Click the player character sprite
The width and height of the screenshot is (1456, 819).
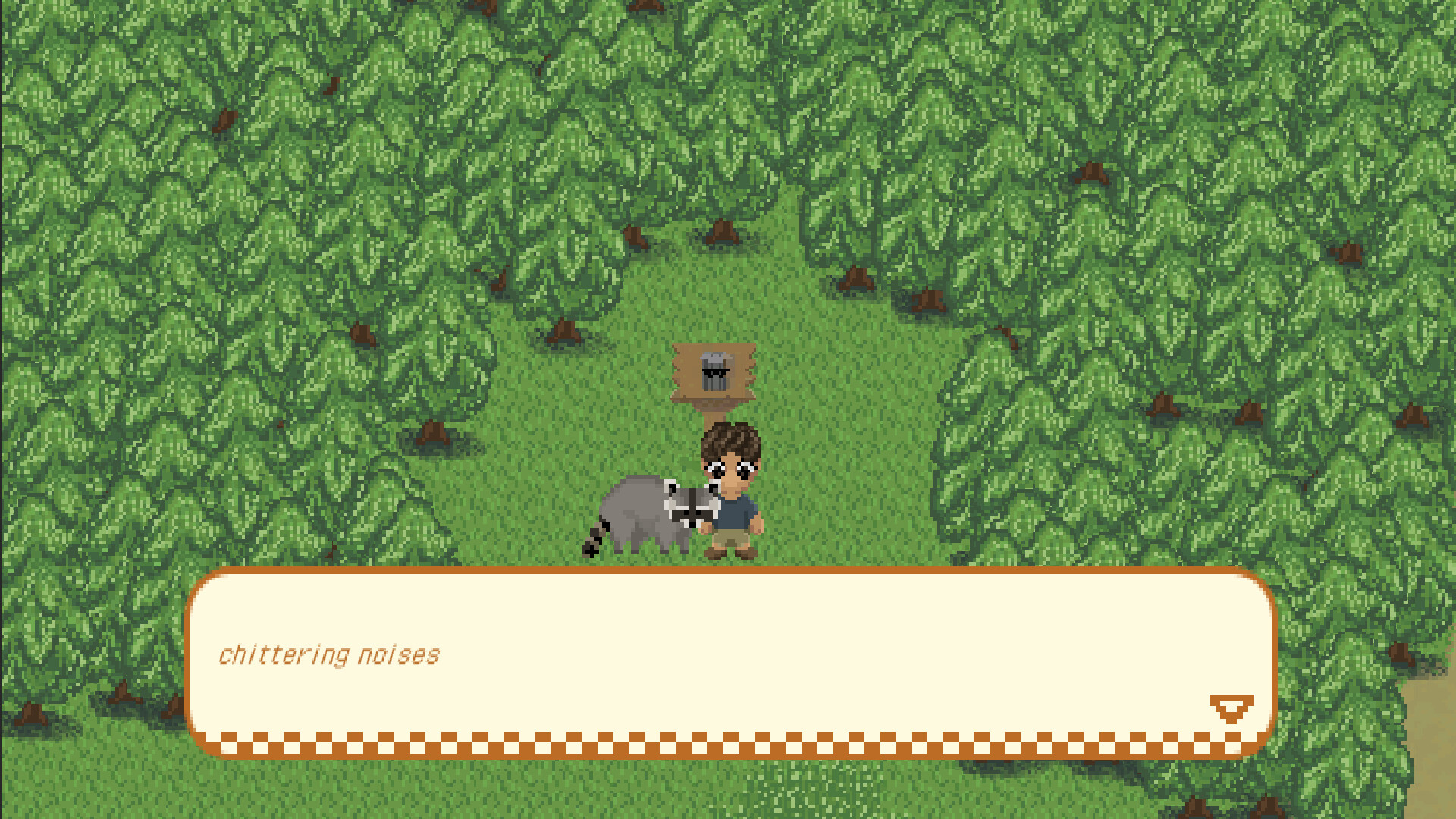click(732, 493)
